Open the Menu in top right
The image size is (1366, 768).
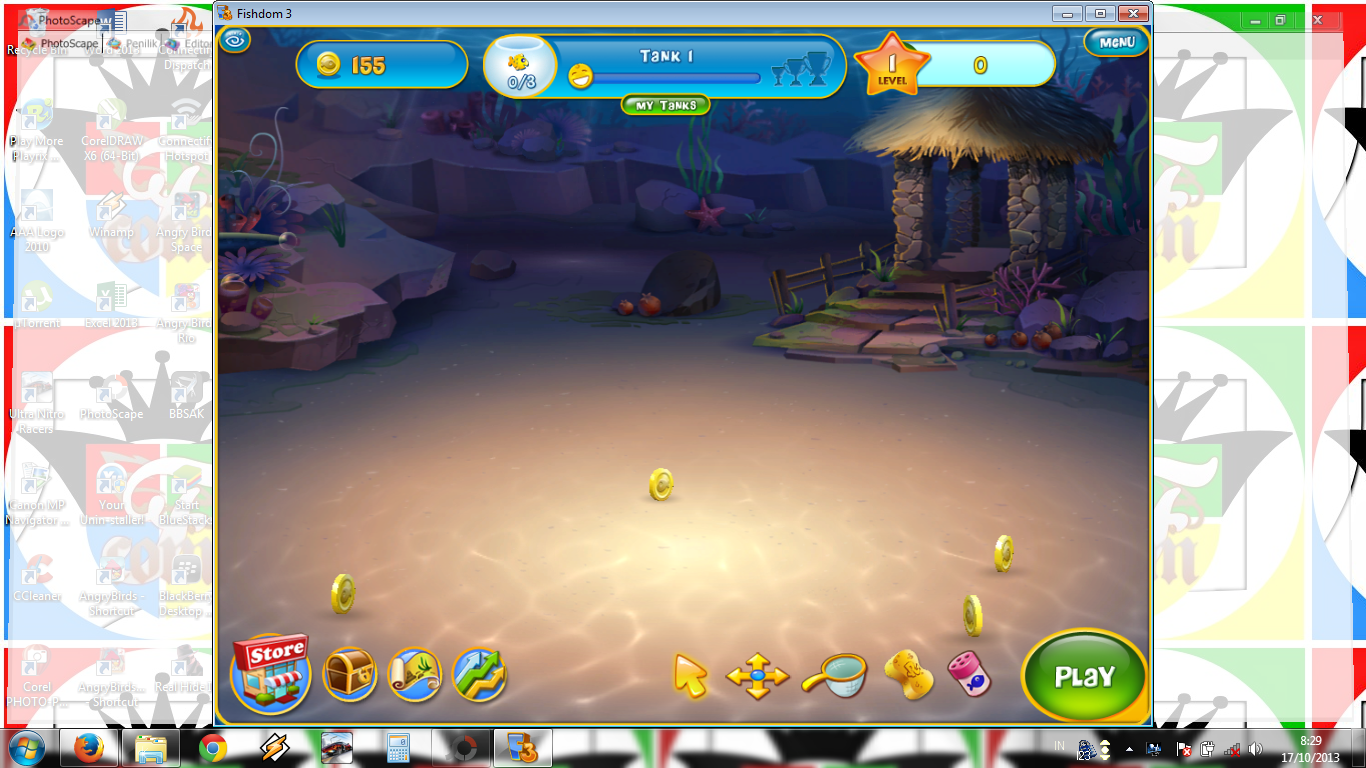pyautogui.click(x=1115, y=42)
